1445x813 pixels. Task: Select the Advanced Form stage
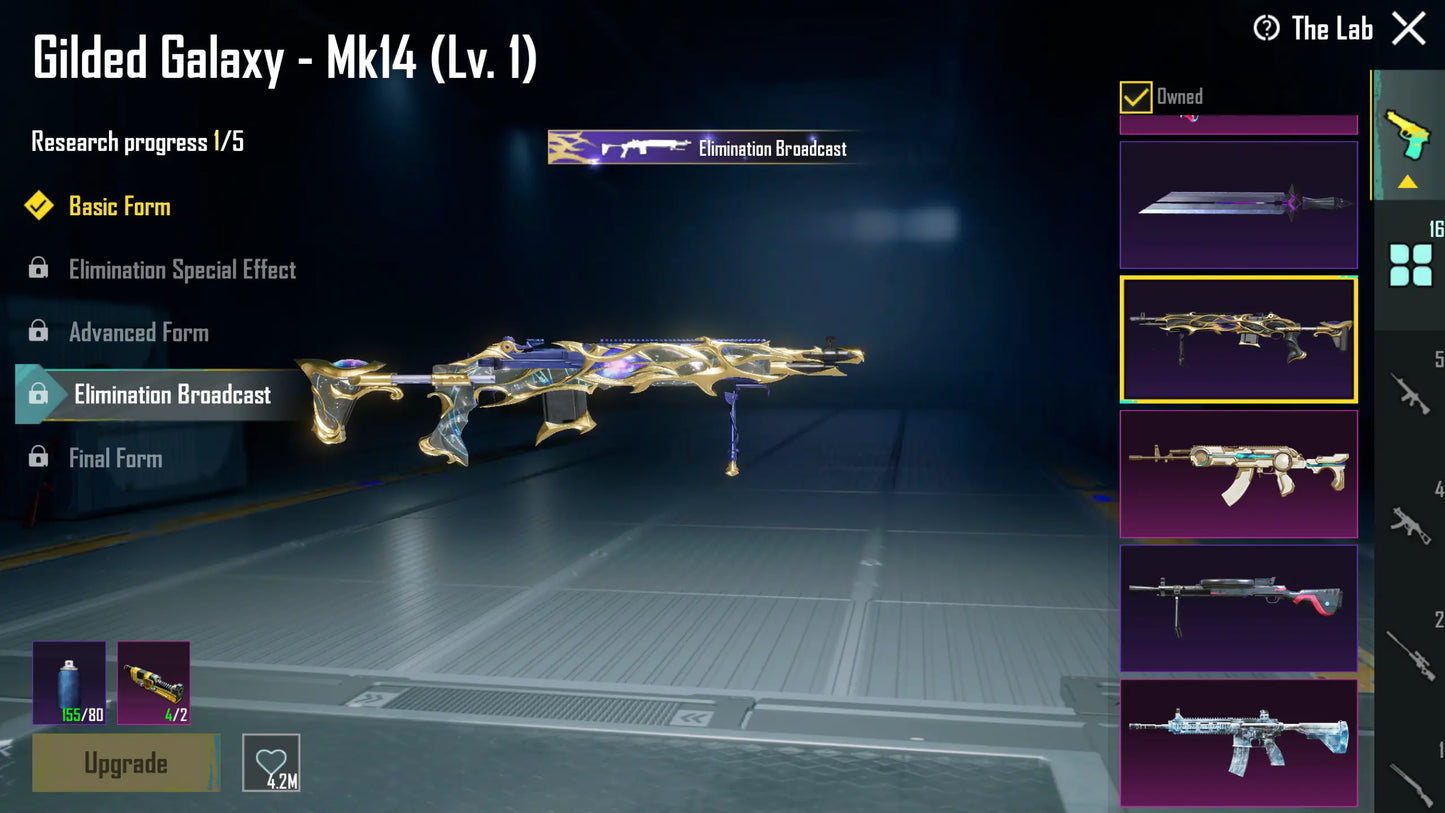coord(138,333)
